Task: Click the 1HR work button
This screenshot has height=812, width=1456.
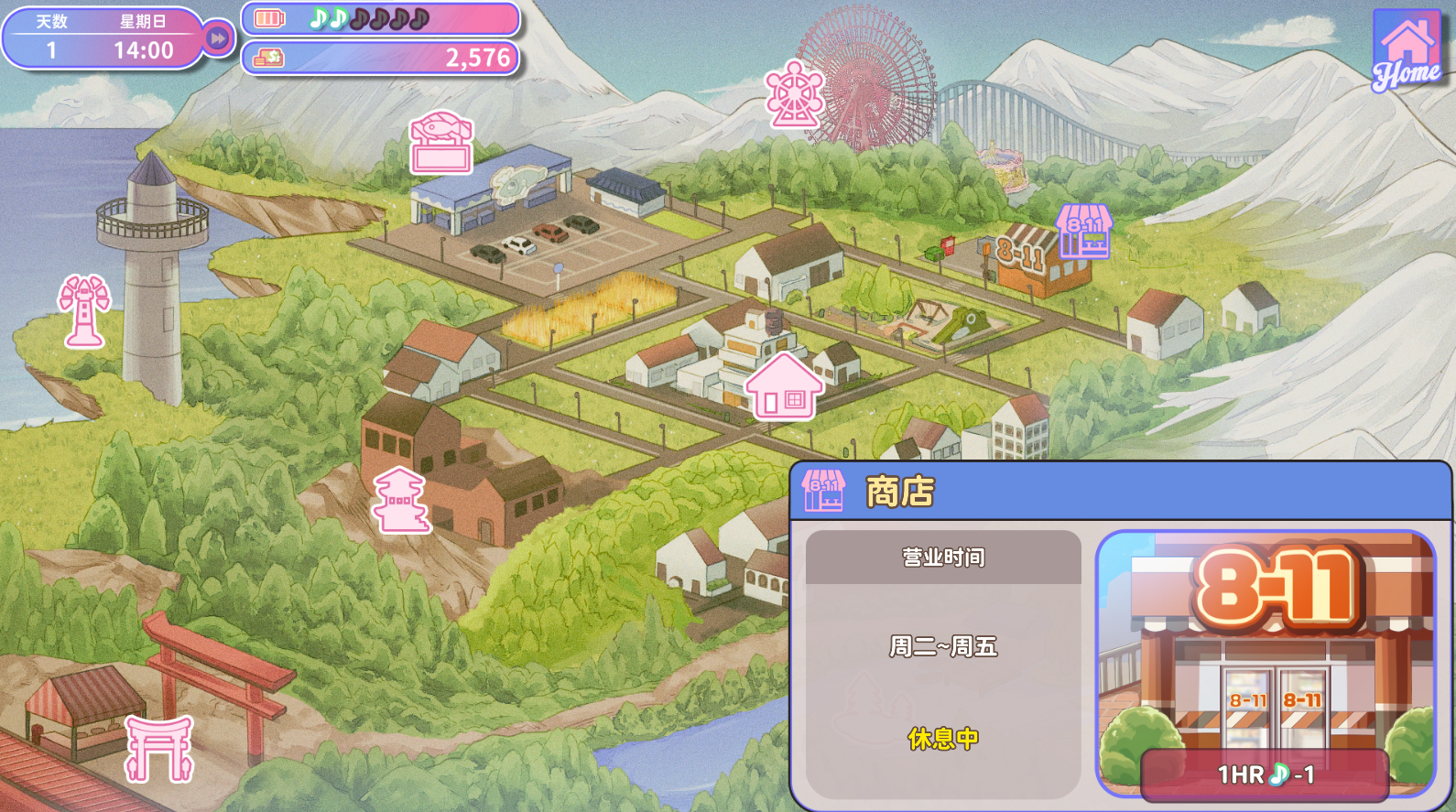Action: (1265, 774)
